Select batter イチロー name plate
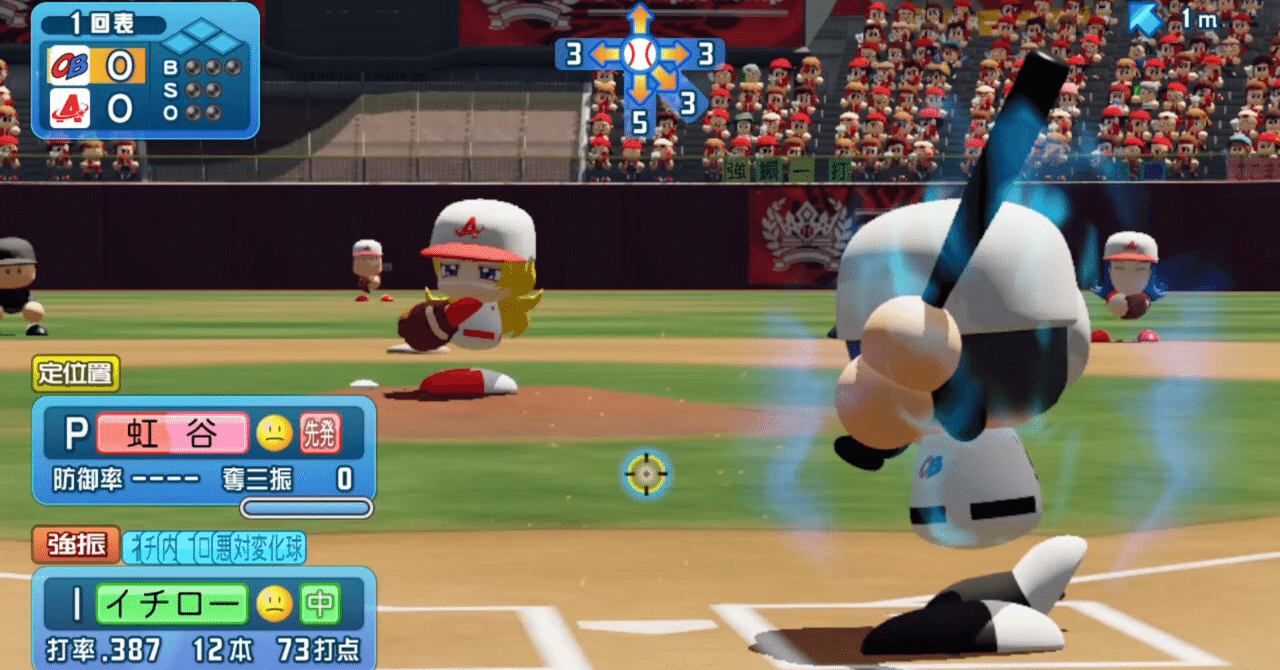1280x670 pixels. [171, 604]
